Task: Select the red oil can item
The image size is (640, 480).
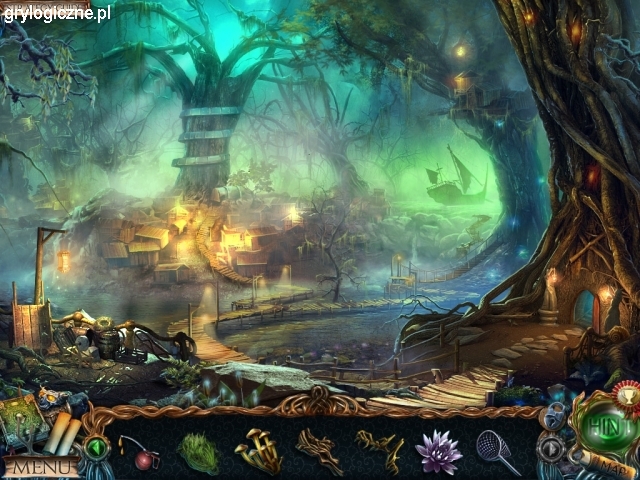Action: tap(143, 456)
